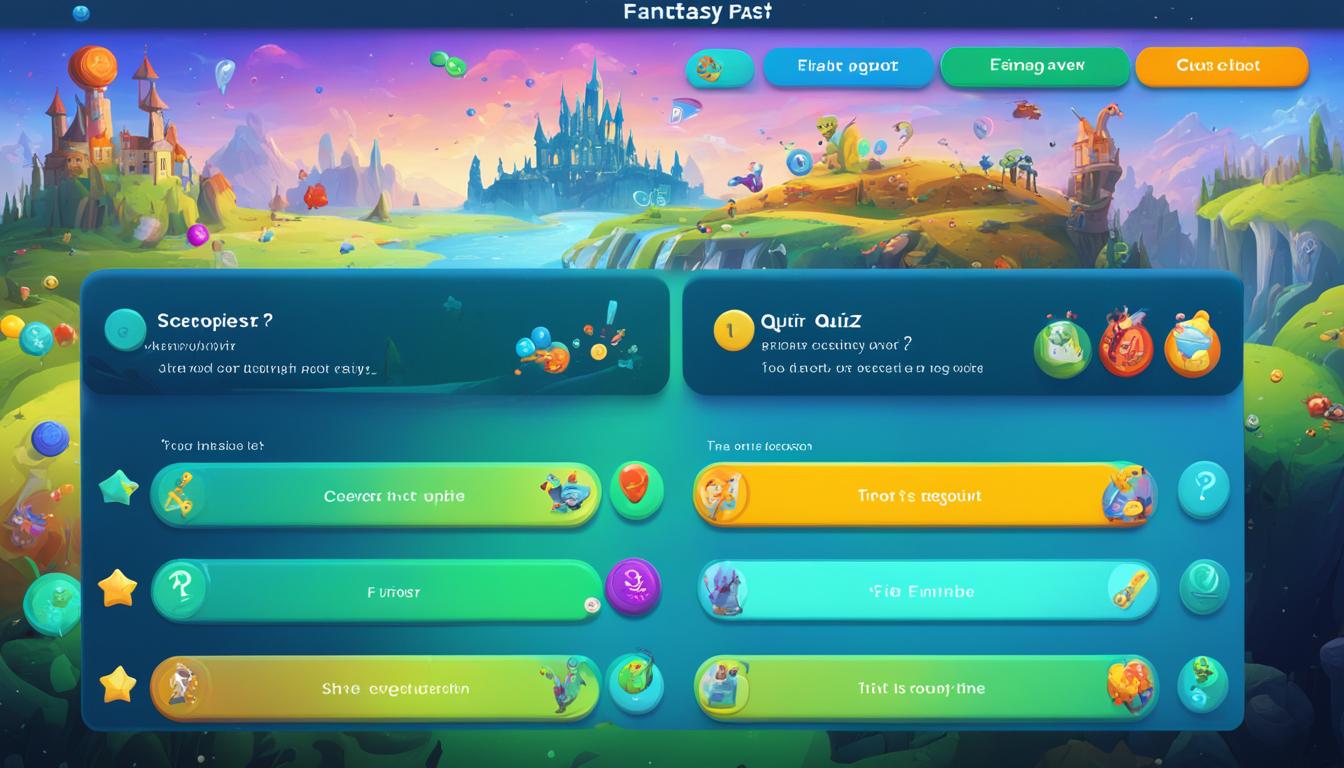This screenshot has width=1344, height=768.
Task: Toggle the star beside the bottom-left answer
Action: (x=119, y=686)
